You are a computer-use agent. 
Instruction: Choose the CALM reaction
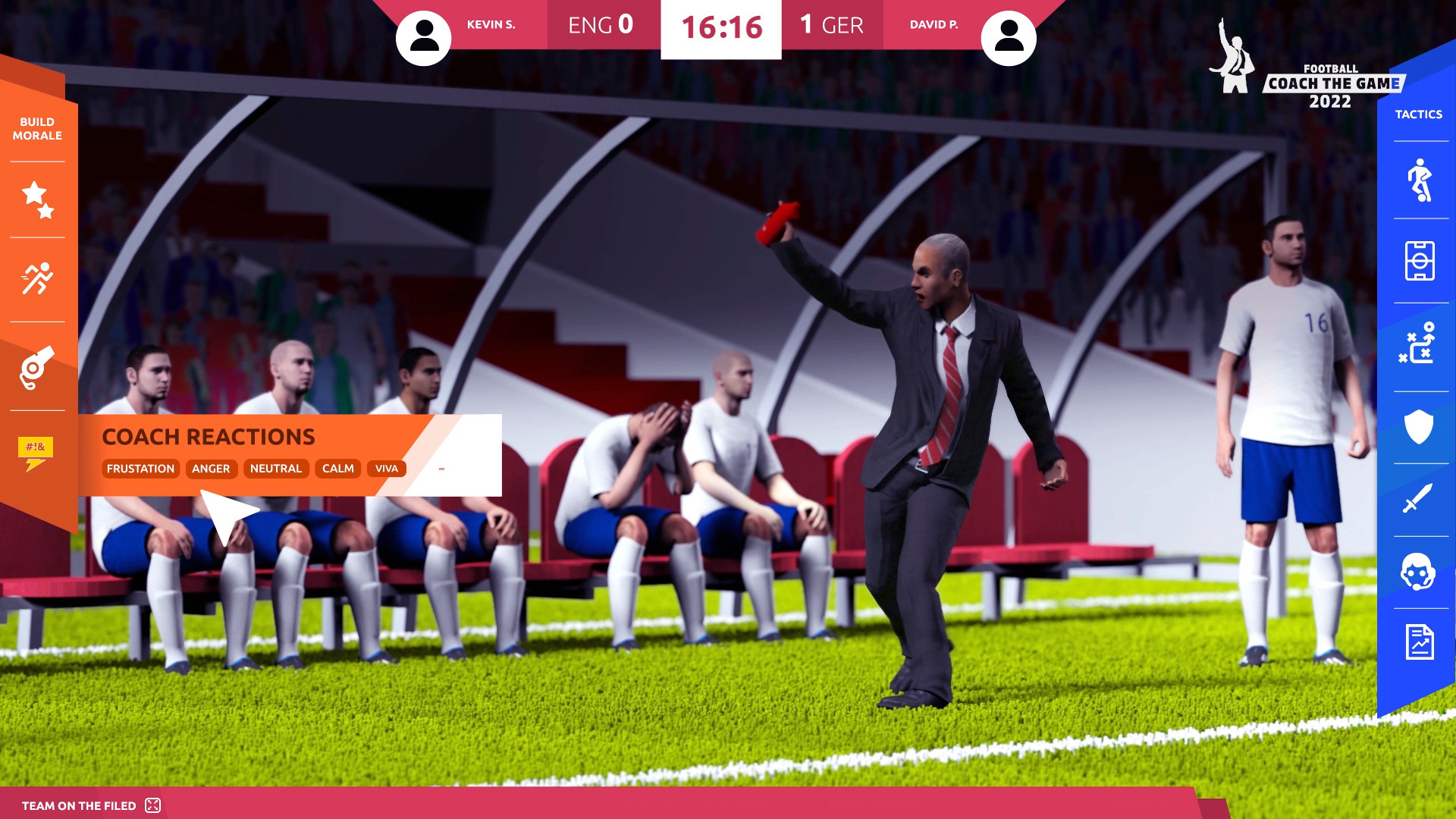[337, 469]
